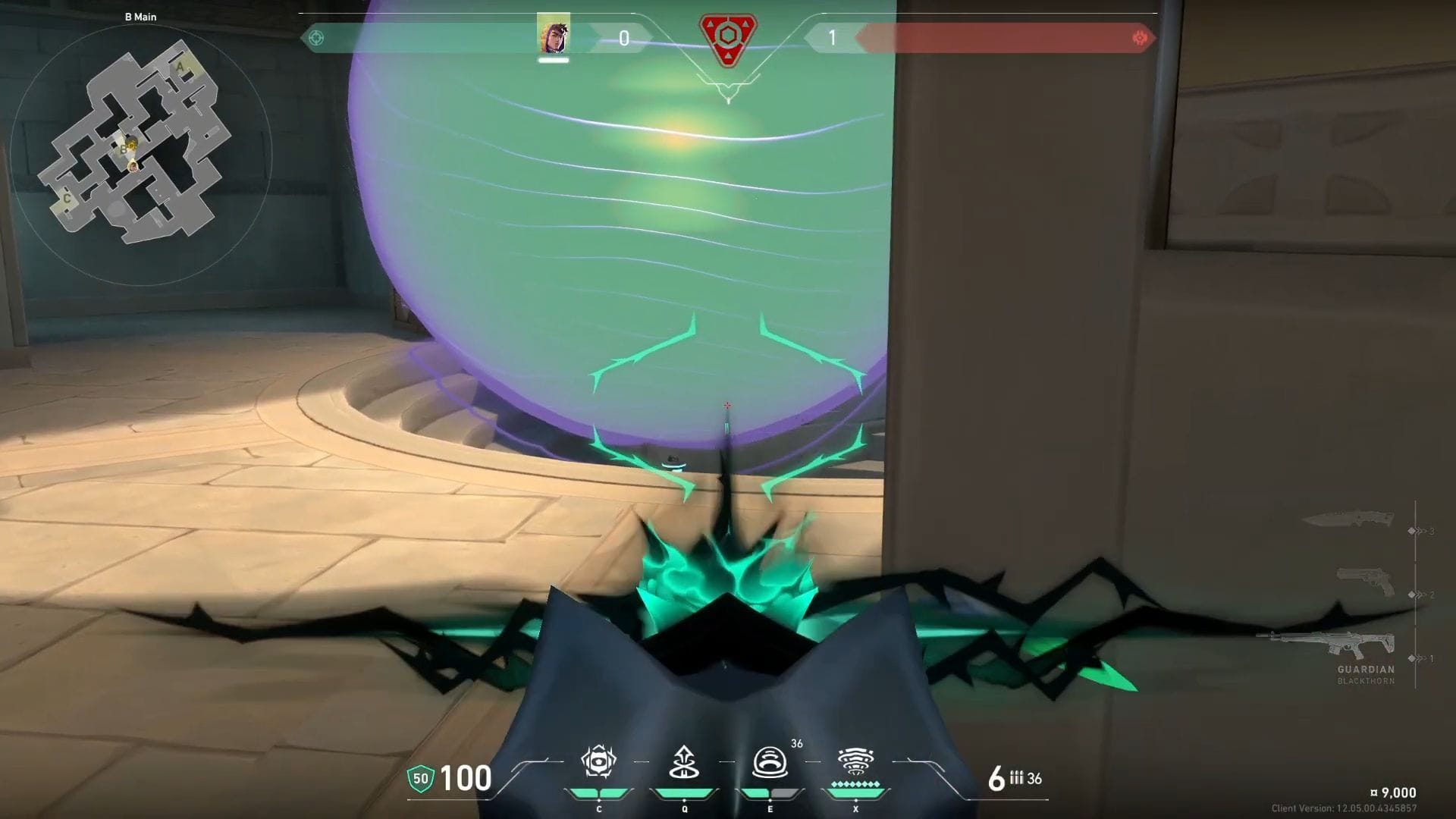Click the green shield armor icon

click(420, 778)
